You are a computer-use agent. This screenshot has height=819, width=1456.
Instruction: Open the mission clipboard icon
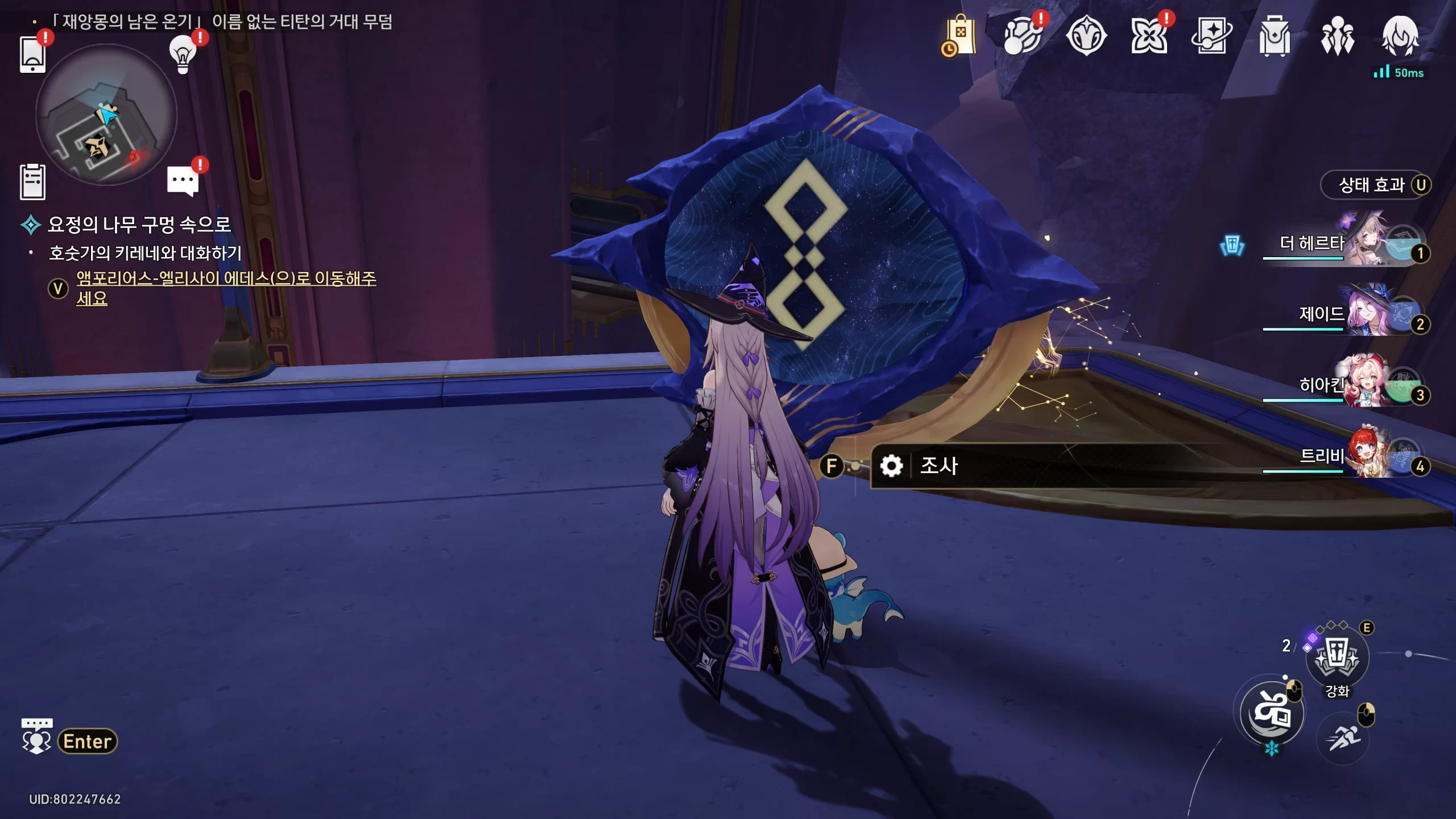click(x=32, y=182)
